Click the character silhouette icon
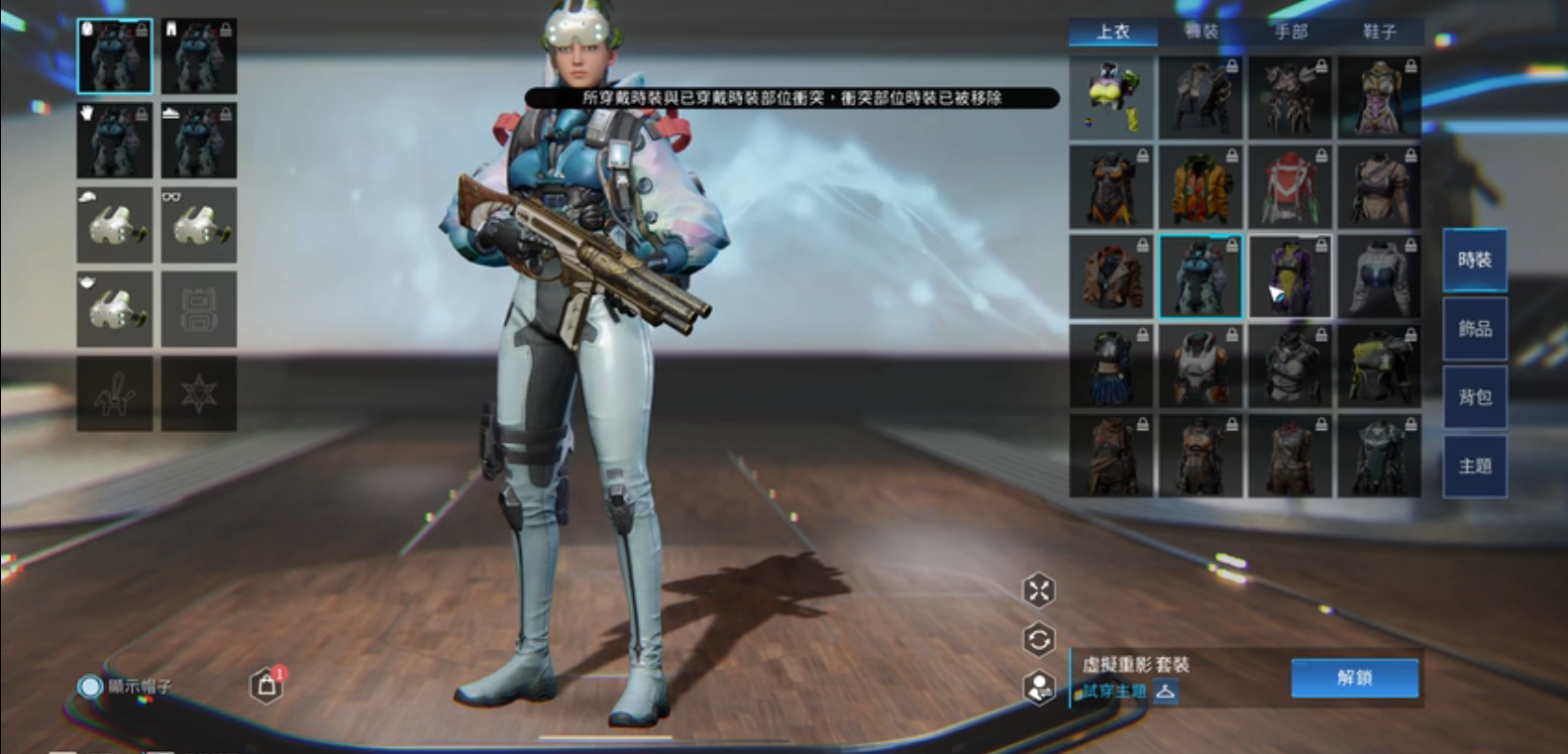1568x754 pixels. point(1038,687)
